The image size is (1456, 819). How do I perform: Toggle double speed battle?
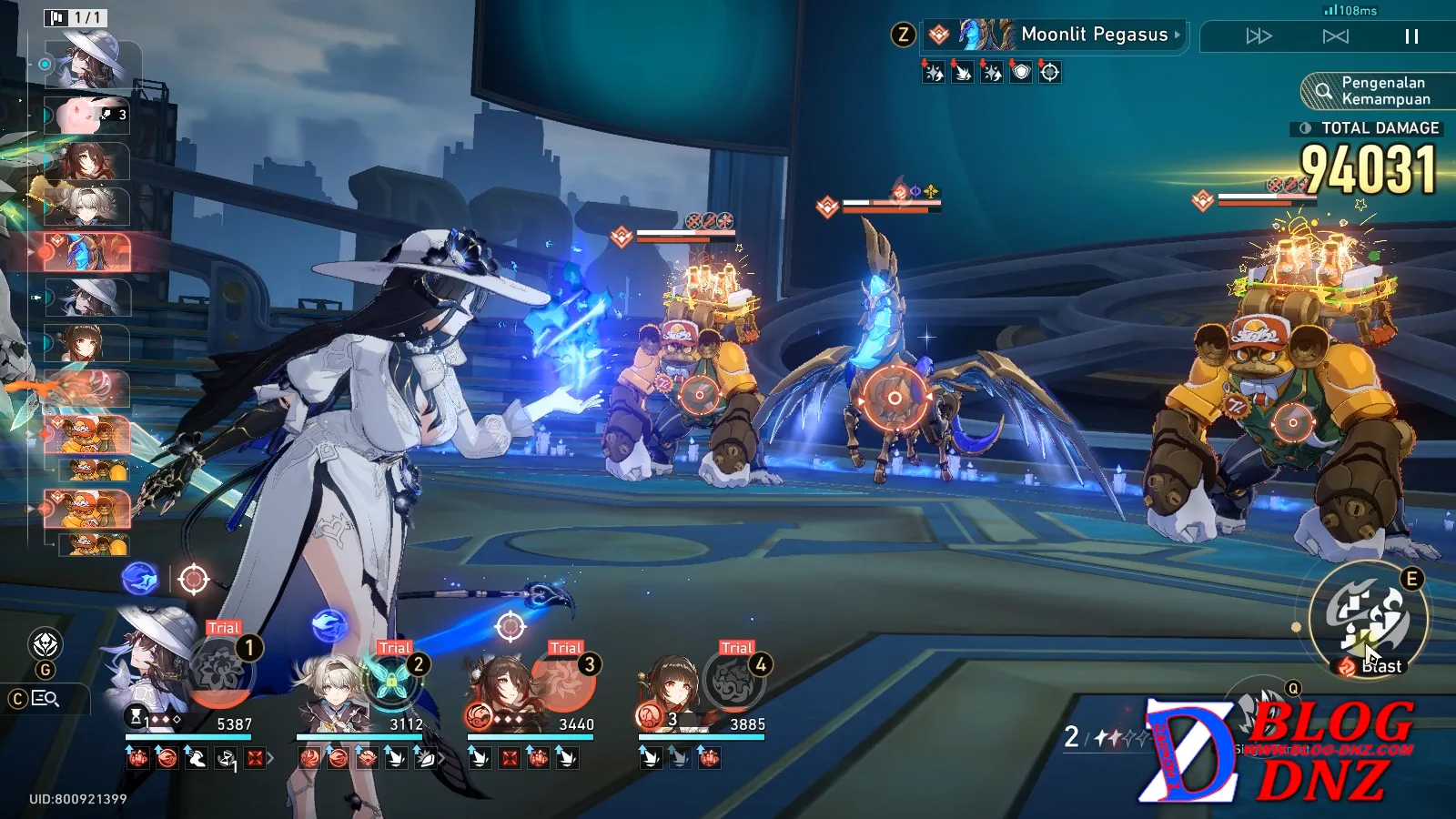click(1259, 36)
